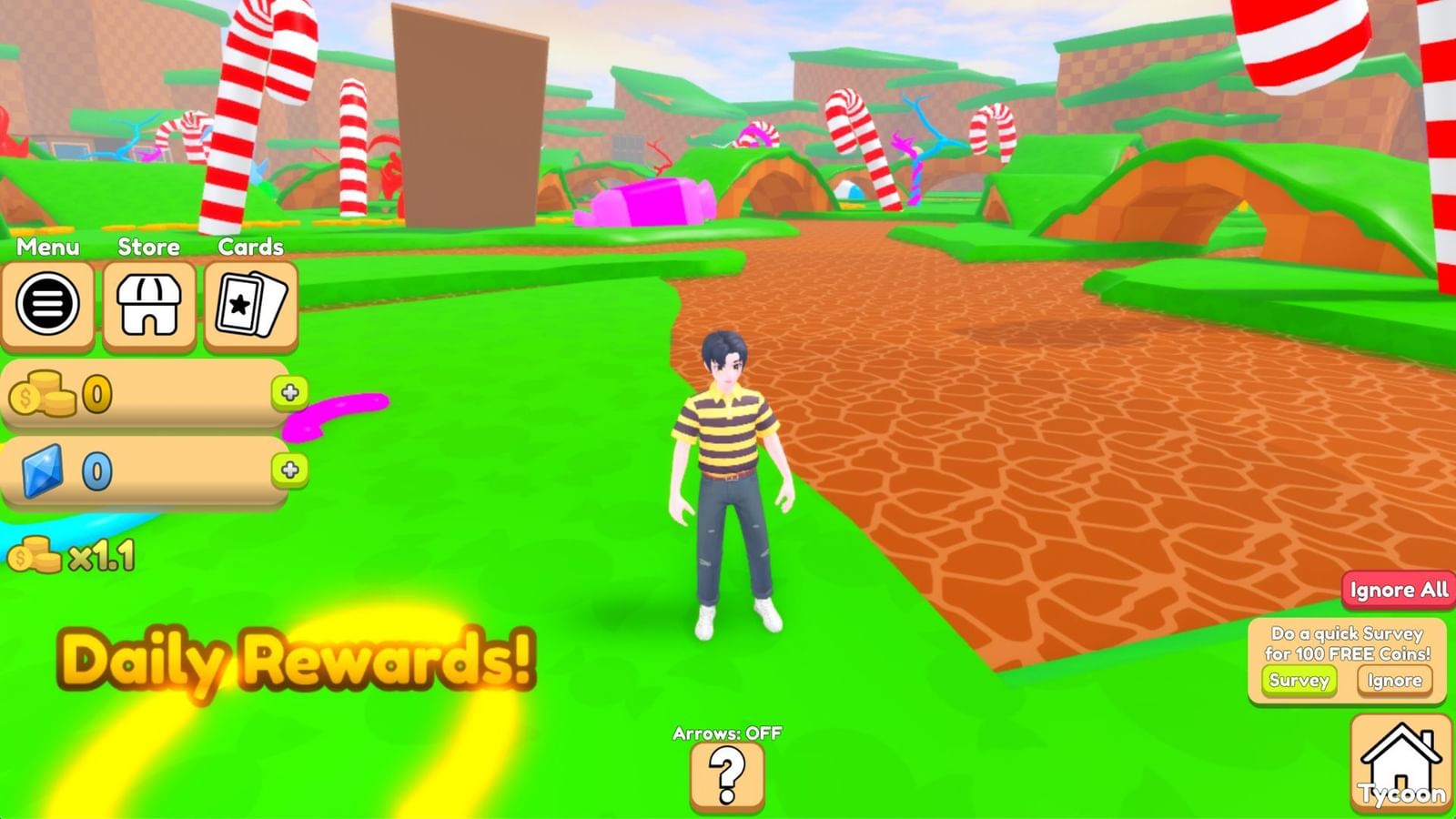Start the survey for 100 FREE Coins
The width and height of the screenshot is (1456, 819).
point(1299,680)
